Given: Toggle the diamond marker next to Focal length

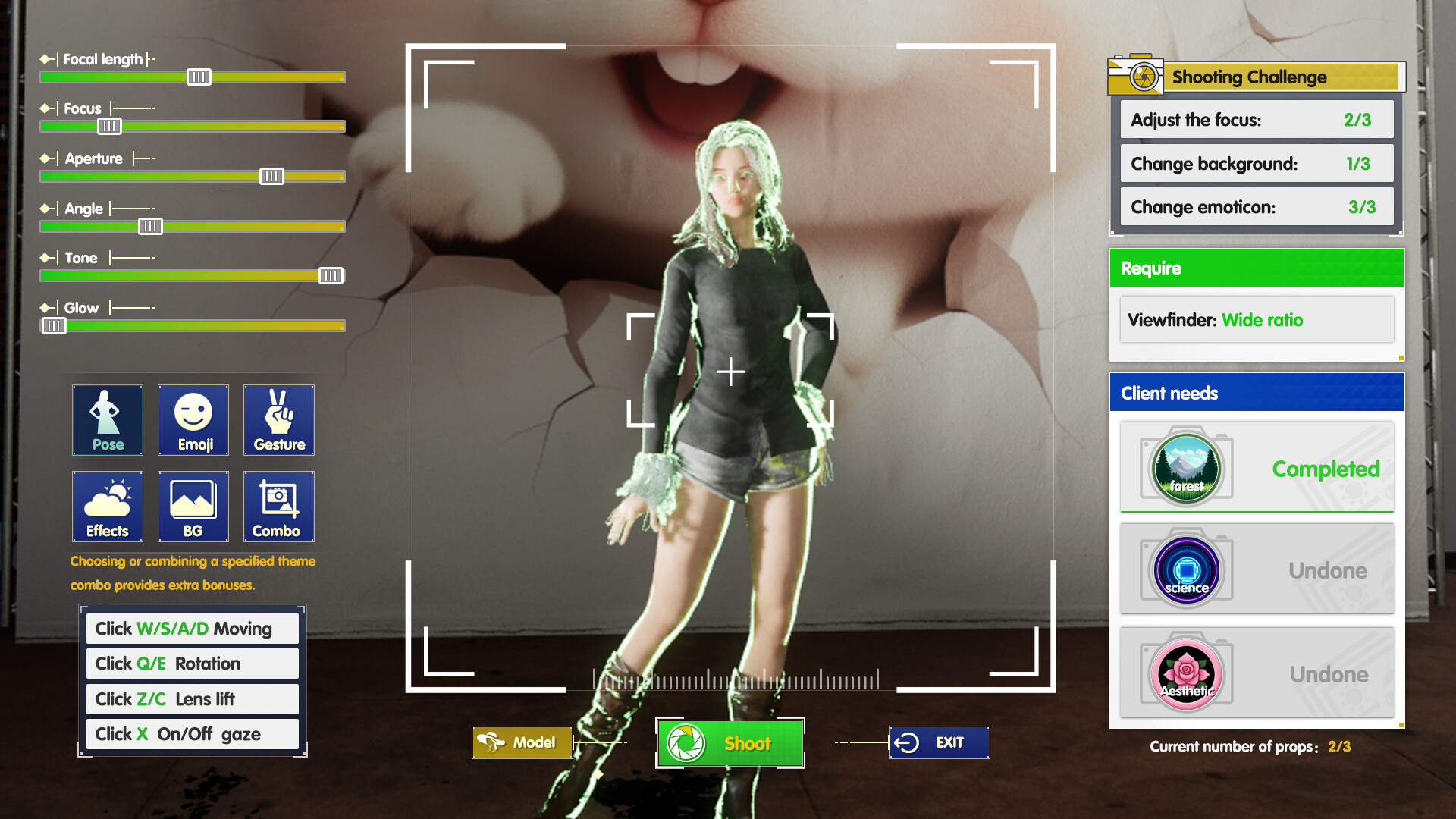Looking at the screenshot, I should [x=45, y=57].
